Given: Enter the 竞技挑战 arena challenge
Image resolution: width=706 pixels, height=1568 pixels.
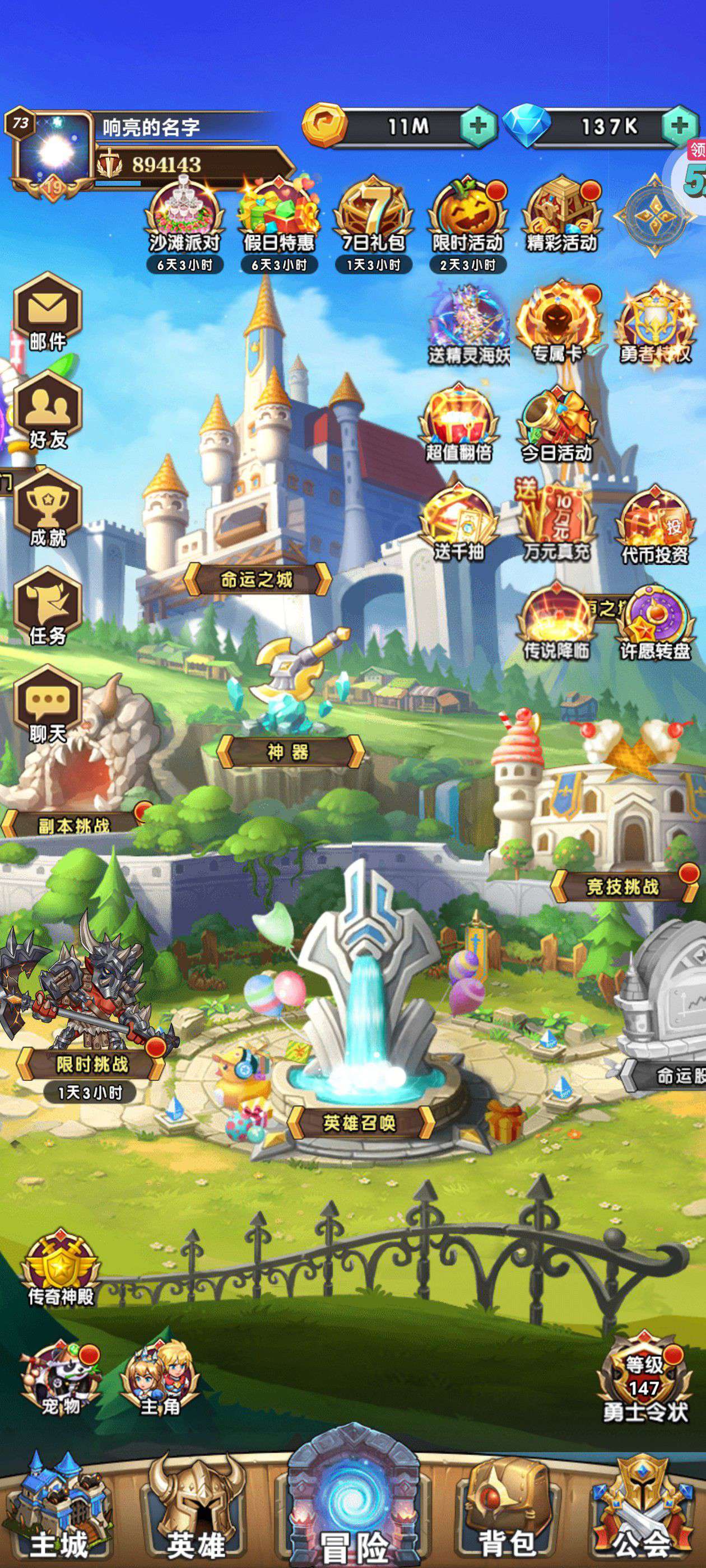Looking at the screenshot, I should click(623, 887).
